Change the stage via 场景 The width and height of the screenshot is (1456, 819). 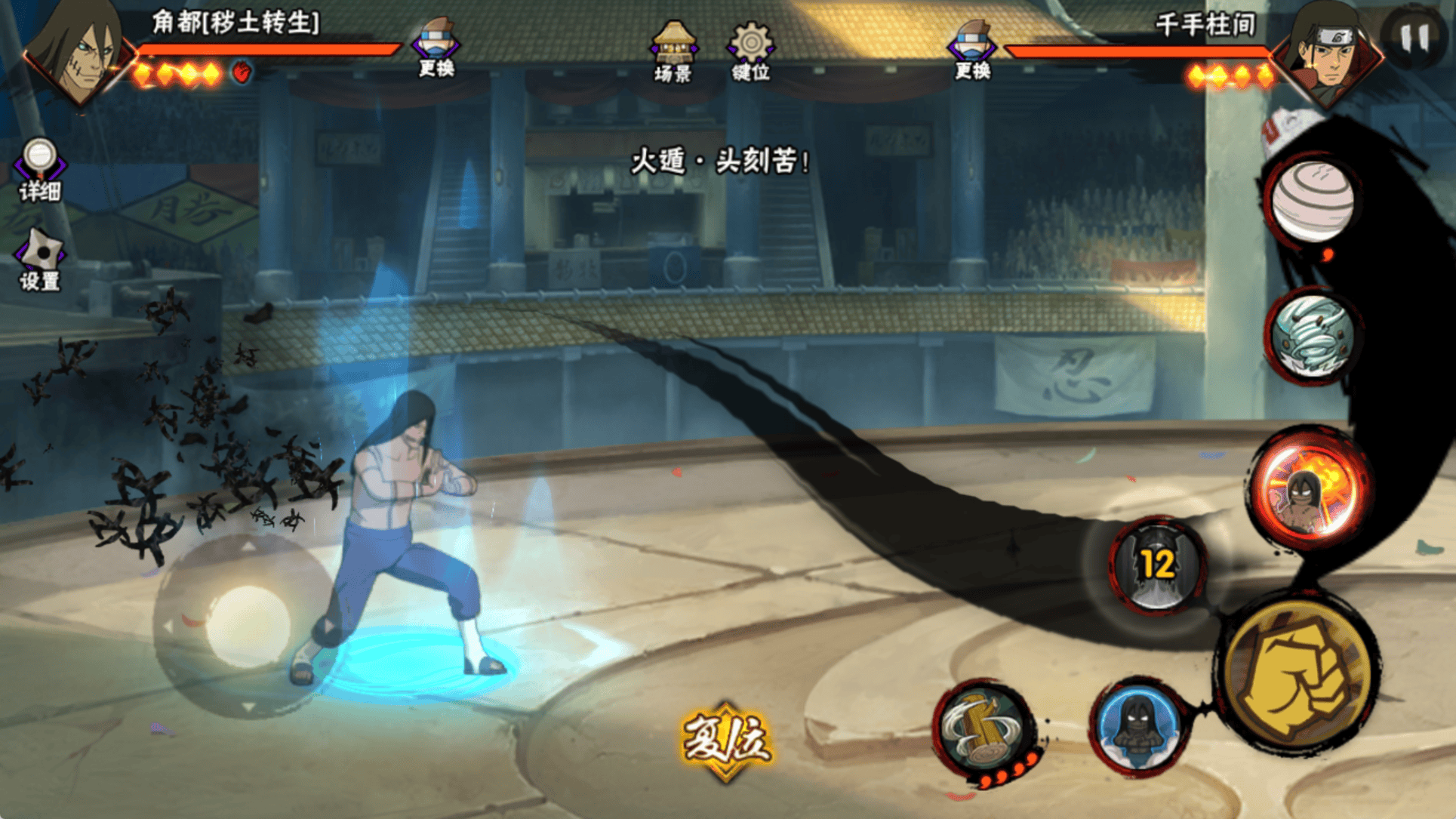673,51
